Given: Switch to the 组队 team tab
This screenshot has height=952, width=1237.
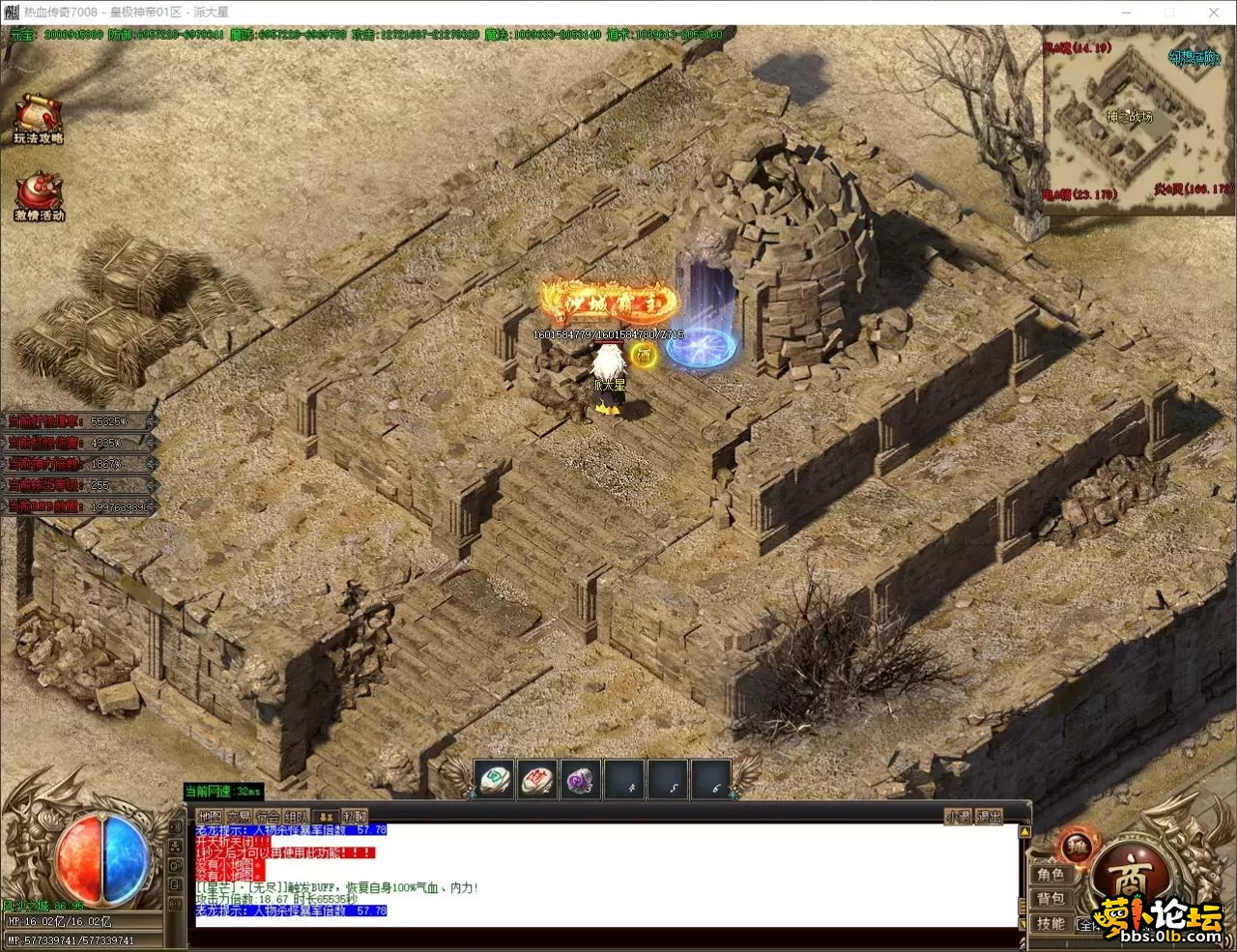Looking at the screenshot, I should pos(297,817).
